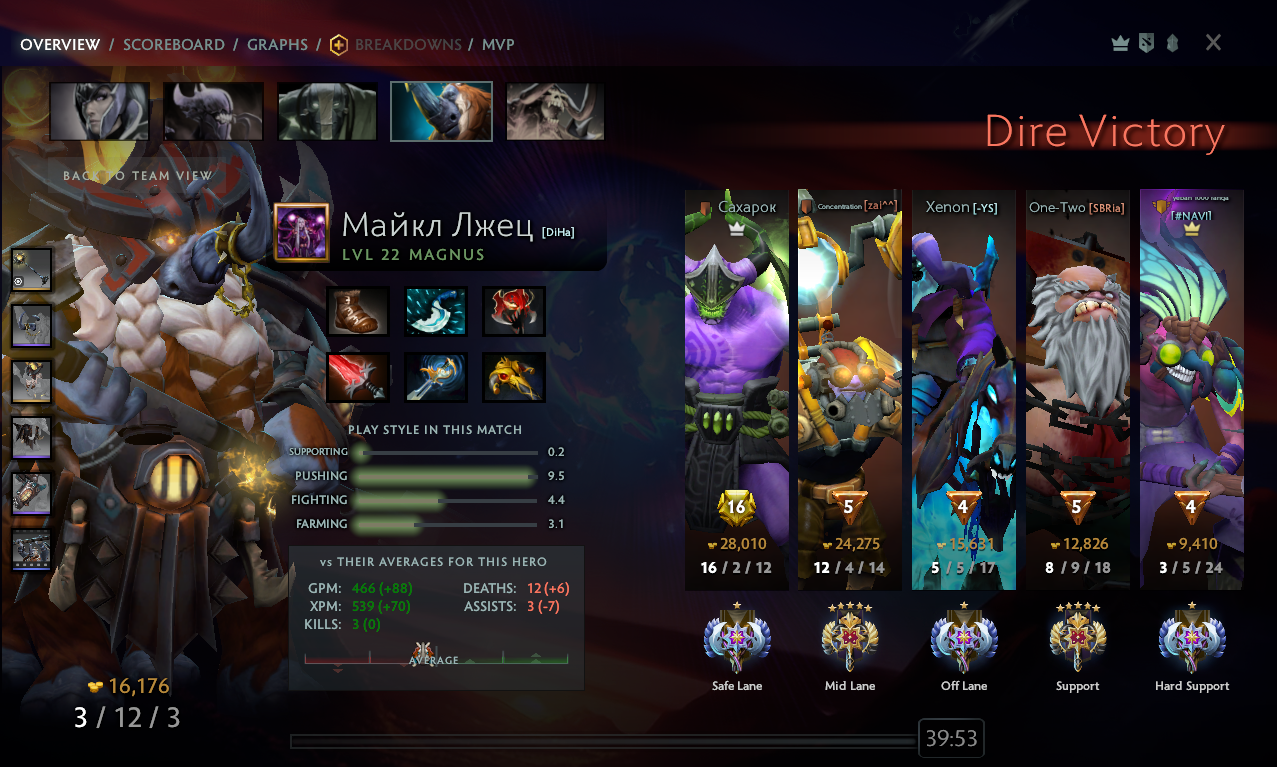Inspect the Blink Dagger item

(436, 311)
